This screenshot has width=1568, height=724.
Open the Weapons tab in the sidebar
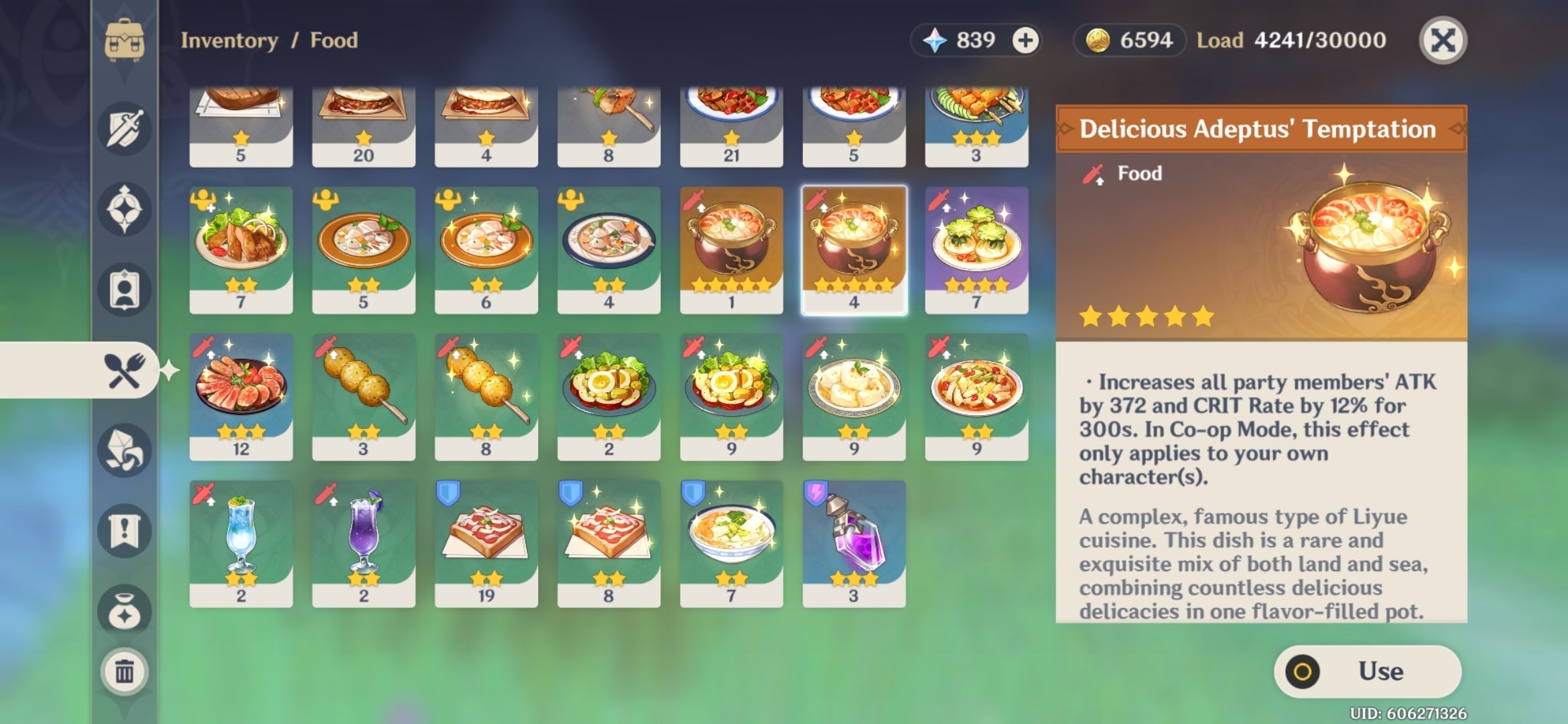point(125,129)
